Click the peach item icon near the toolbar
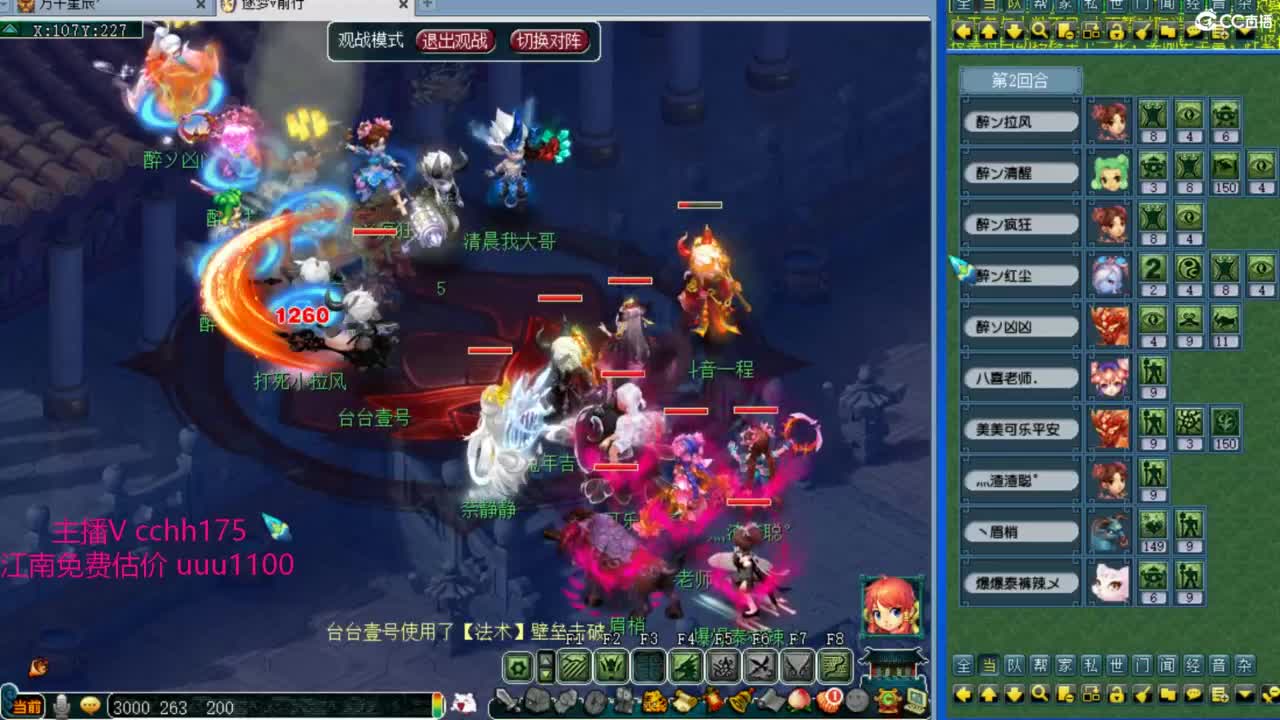Screen dimensions: 1280x720 (799, 701)
